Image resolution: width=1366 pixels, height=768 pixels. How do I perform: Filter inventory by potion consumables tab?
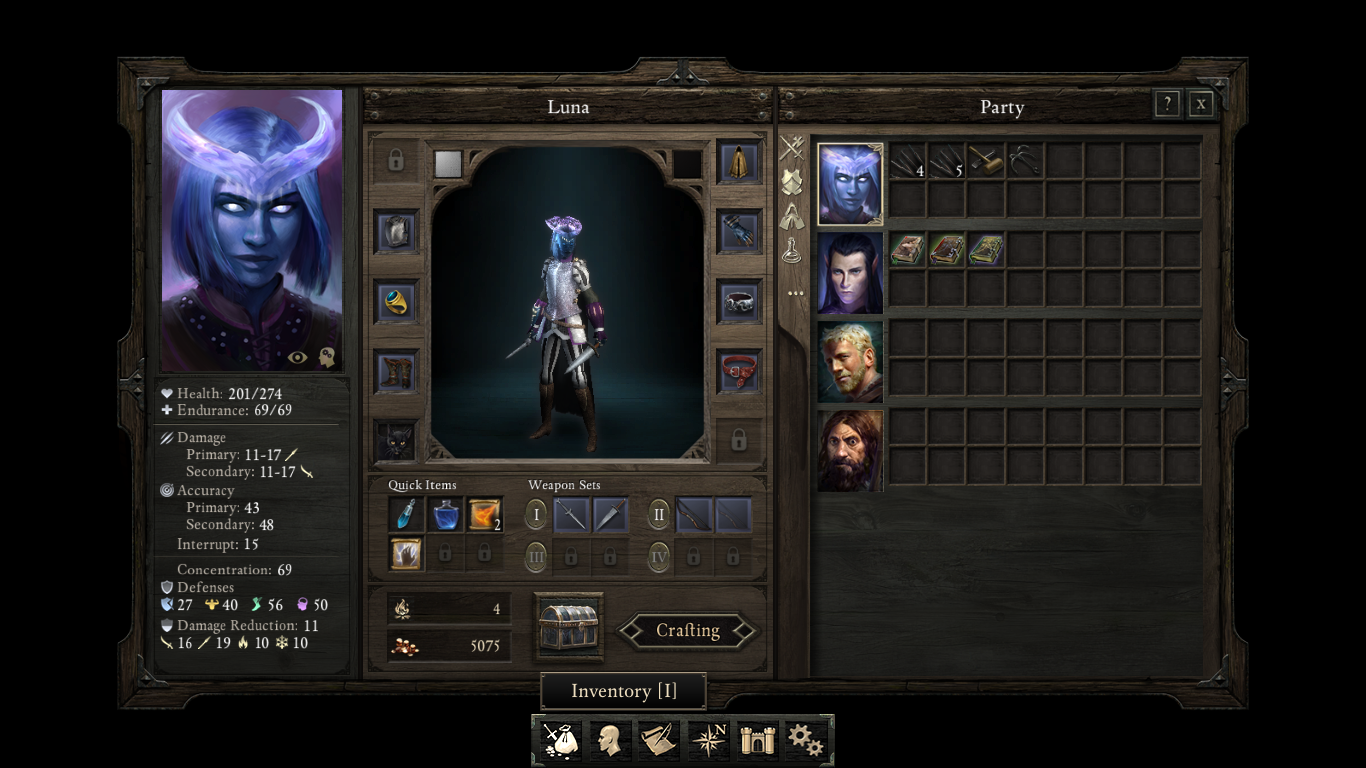(793, 250)
